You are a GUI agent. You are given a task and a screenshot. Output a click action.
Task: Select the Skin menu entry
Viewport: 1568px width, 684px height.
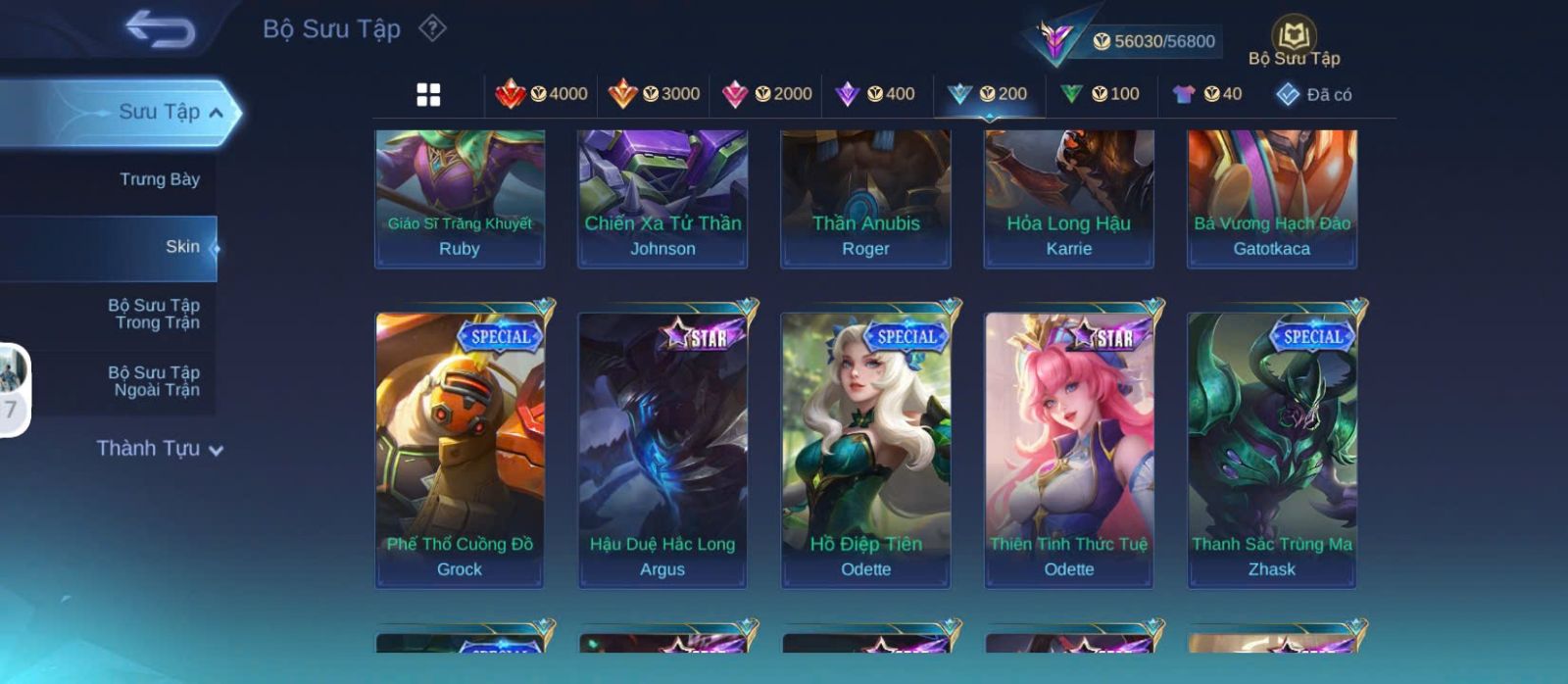[182, 247]
